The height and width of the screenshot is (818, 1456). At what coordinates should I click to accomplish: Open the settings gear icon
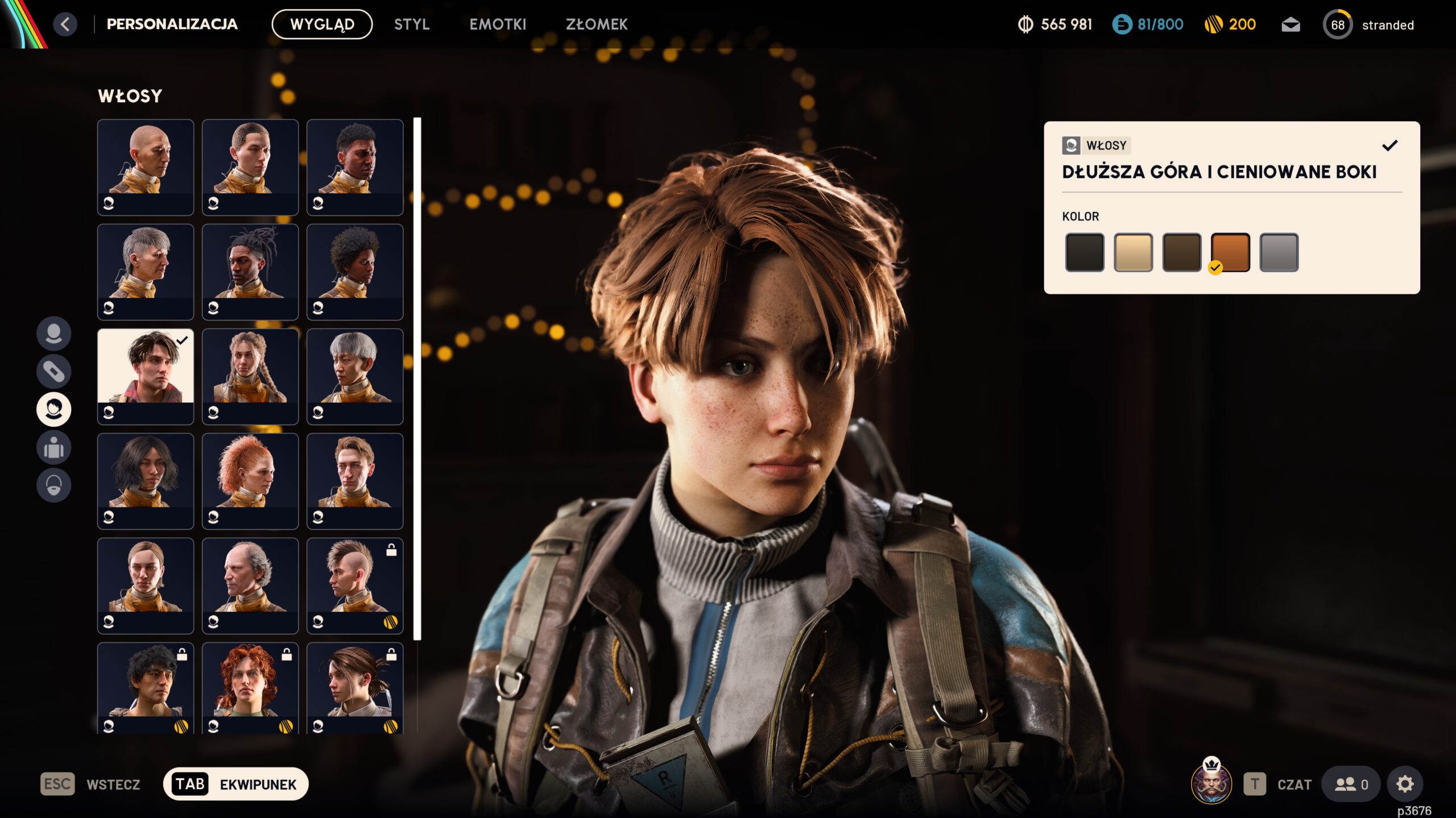pos(1405,784)
